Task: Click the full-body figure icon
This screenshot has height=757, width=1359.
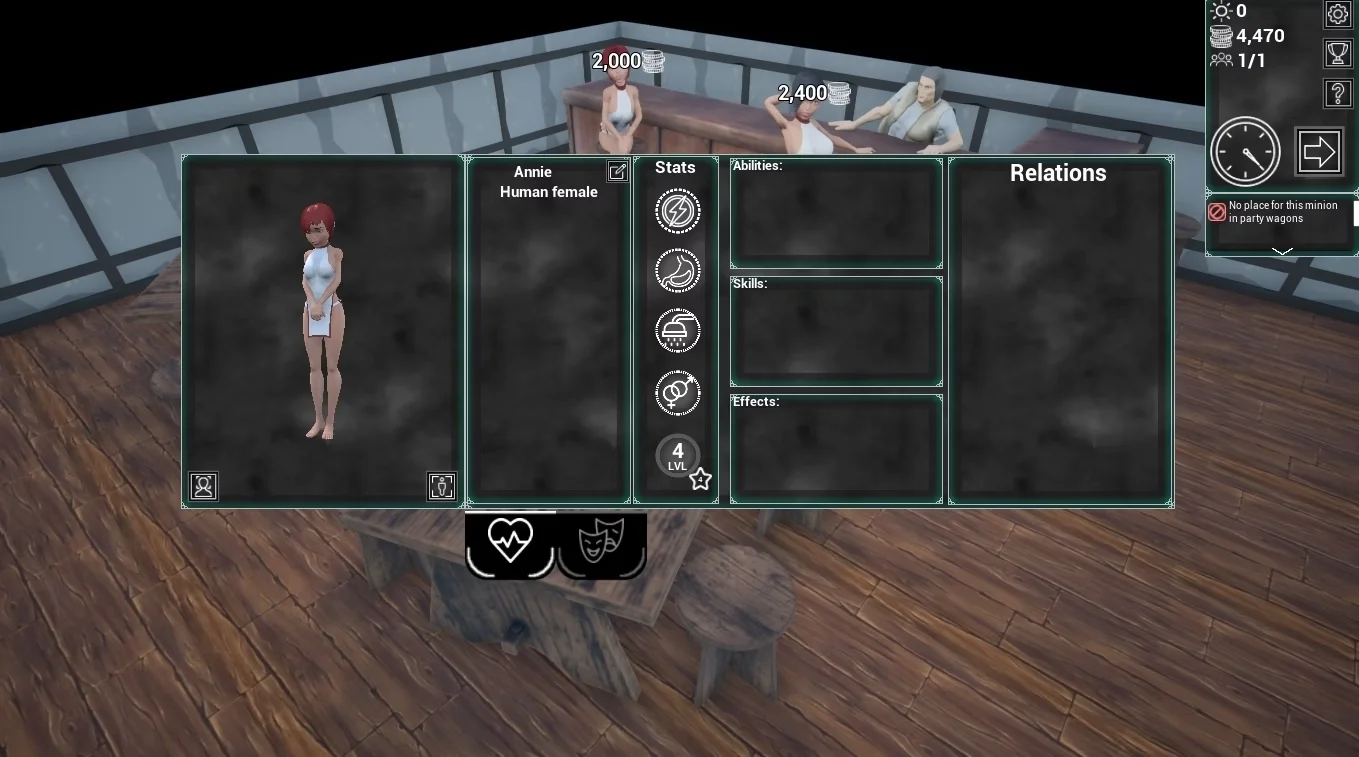Action: [x=441, y=486]
